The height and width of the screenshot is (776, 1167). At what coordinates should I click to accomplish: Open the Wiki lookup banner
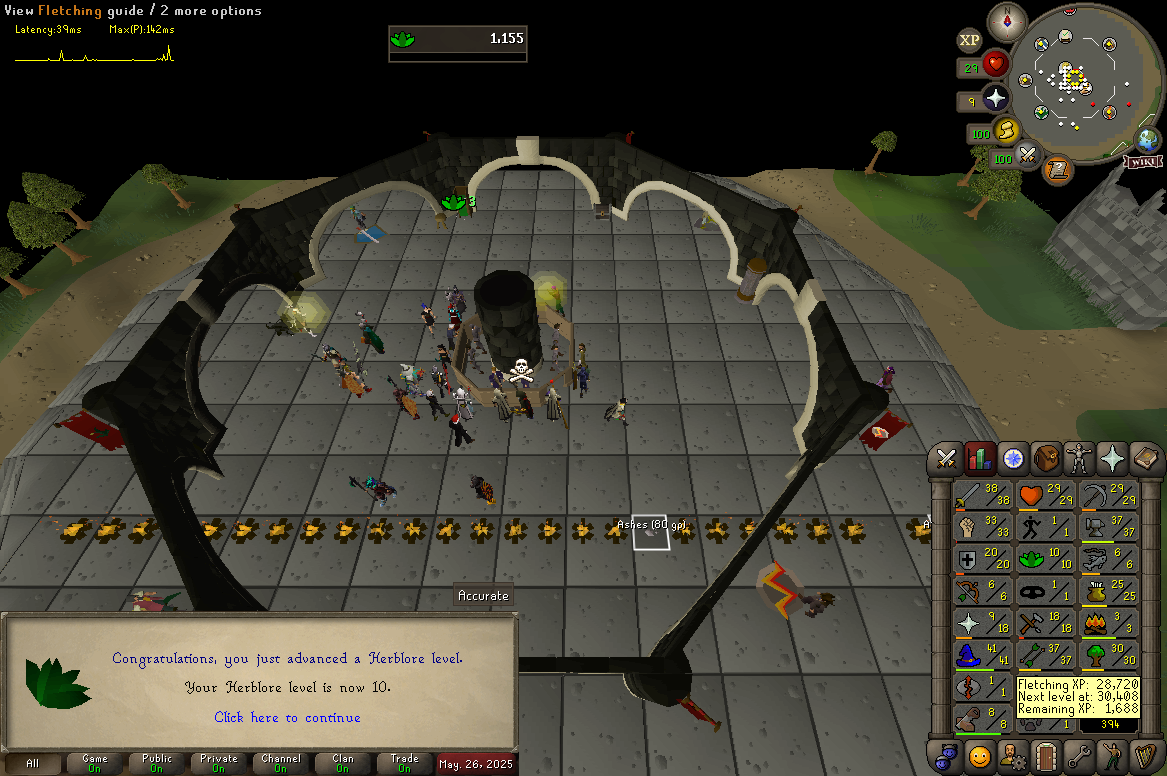pyautogui.click(x=1142, y=161)
